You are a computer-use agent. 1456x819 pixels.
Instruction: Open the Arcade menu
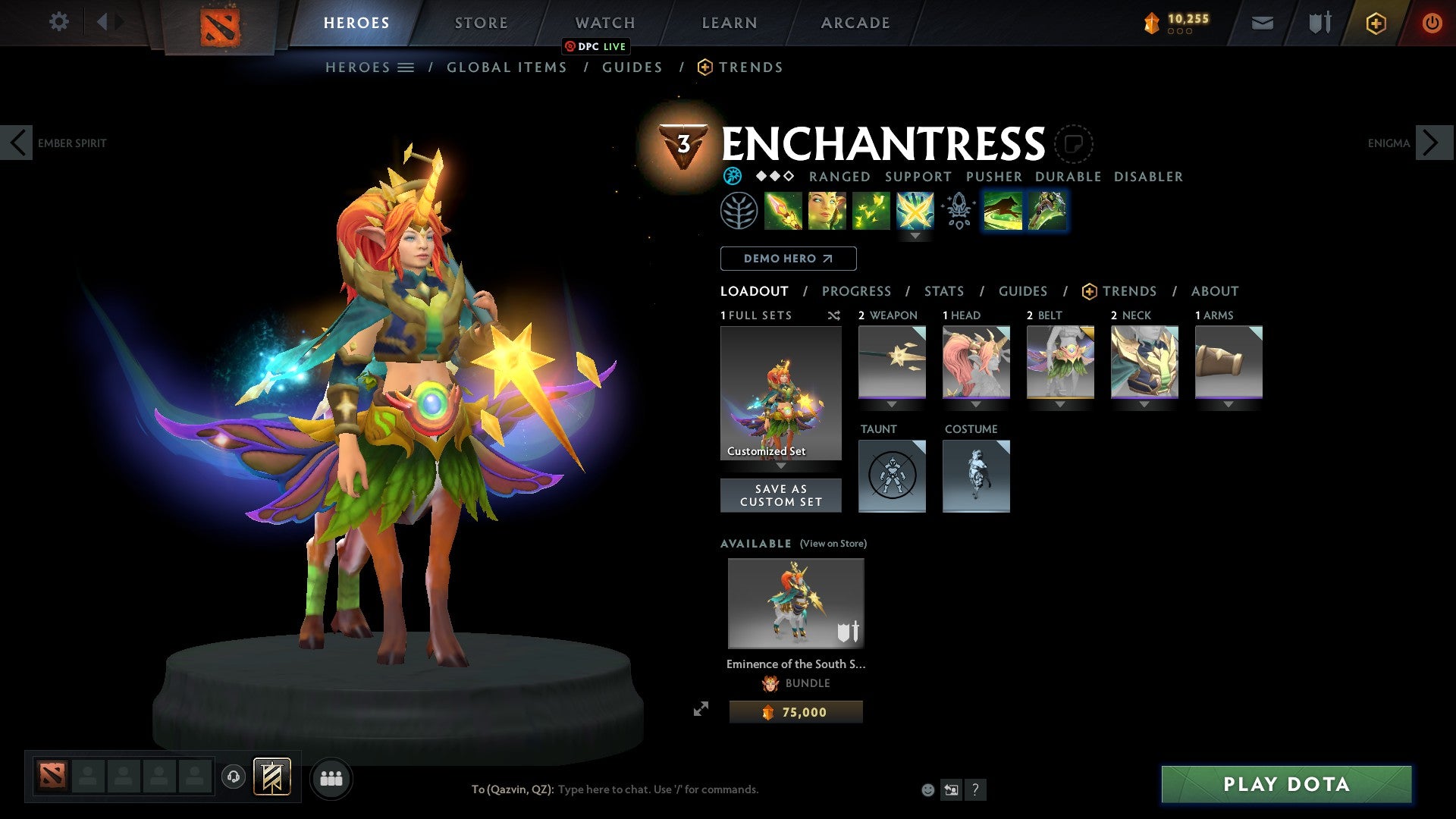[x=855, y=22]
